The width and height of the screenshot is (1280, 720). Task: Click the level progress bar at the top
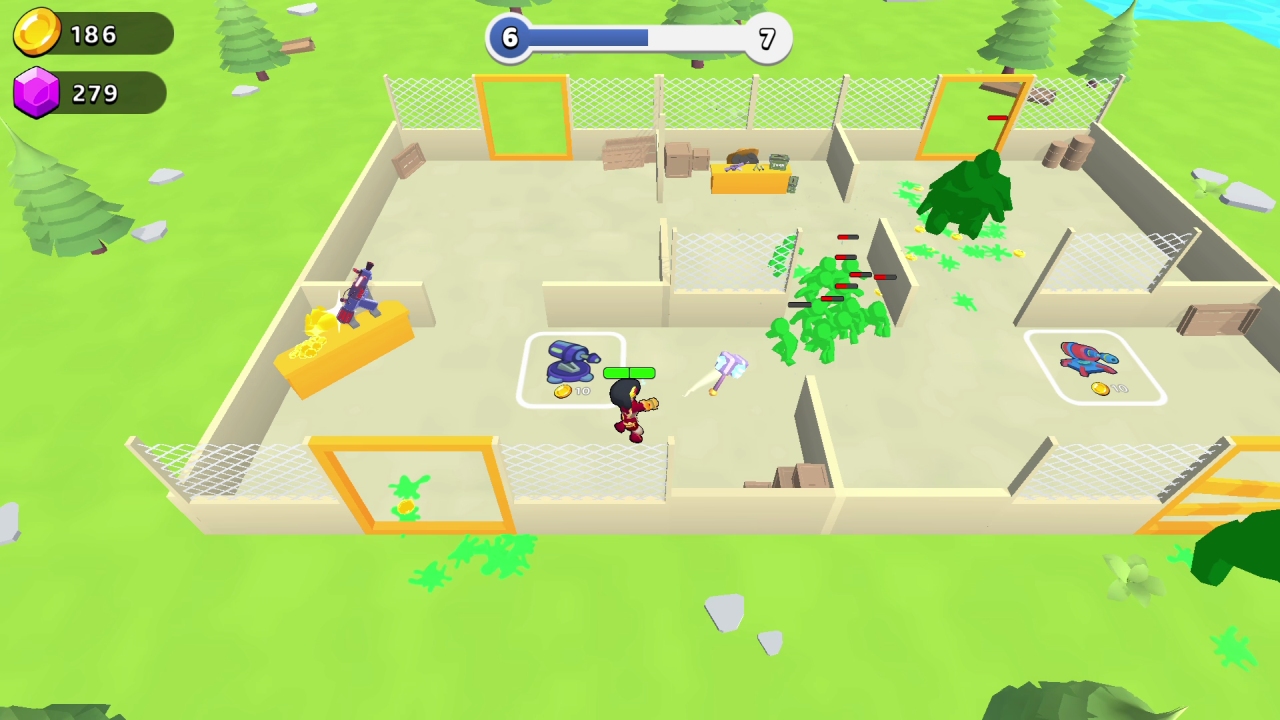[x=638, y=38]
